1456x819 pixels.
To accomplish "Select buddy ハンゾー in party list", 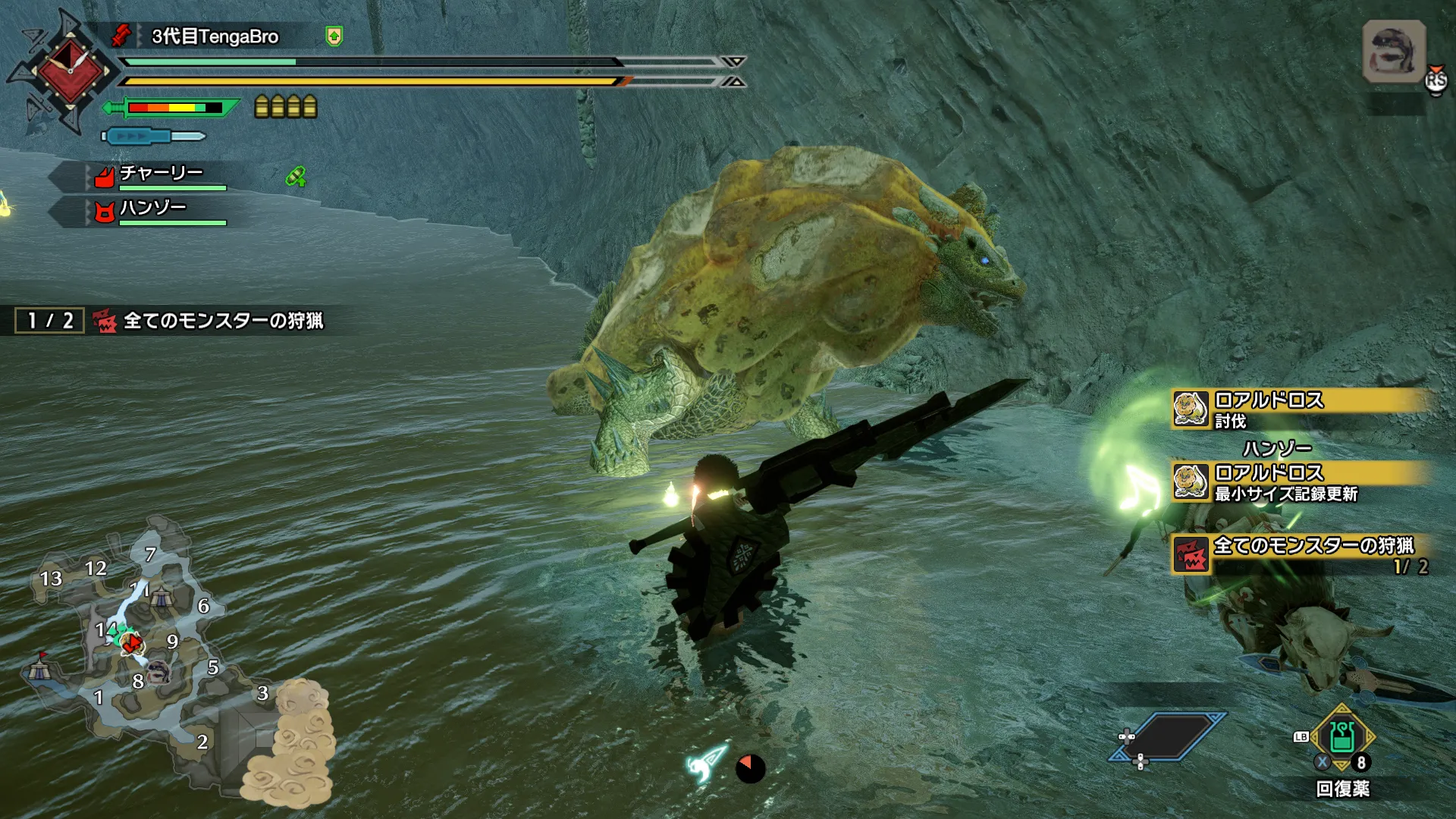I will coord(152,209).
